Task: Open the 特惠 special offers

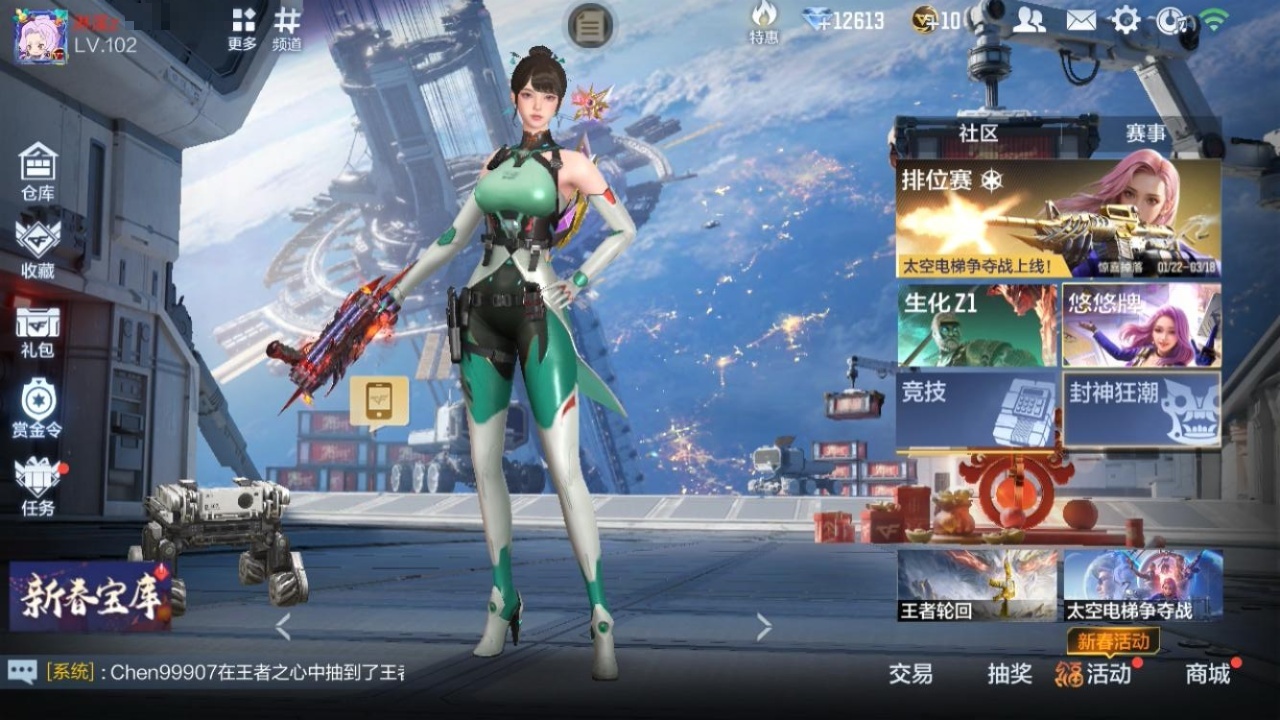Action: click(x=764, y=22)
